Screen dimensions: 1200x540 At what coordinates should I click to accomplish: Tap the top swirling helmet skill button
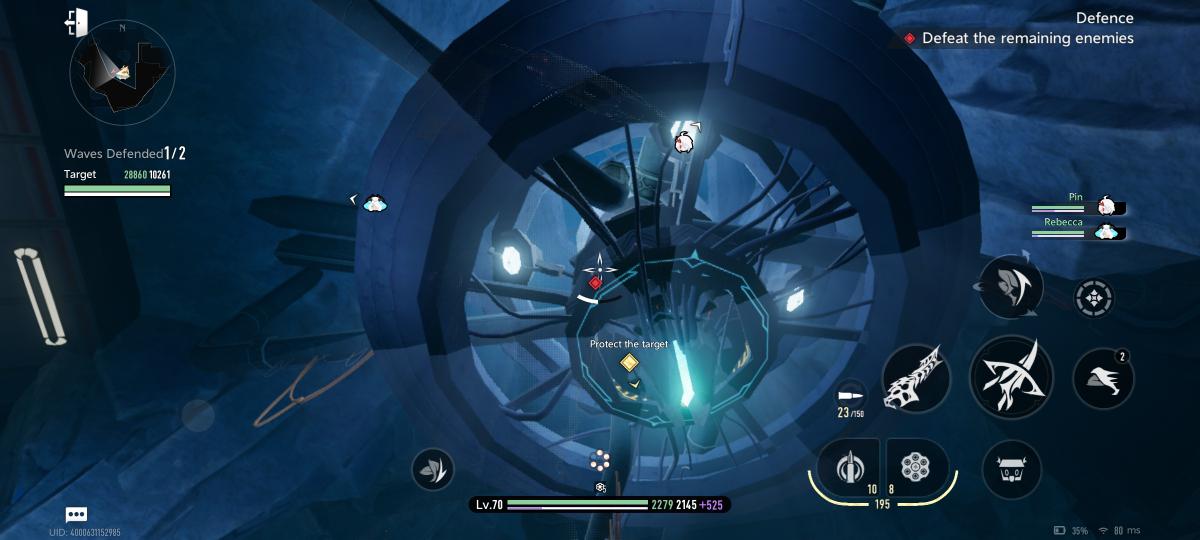(1011, 287)
